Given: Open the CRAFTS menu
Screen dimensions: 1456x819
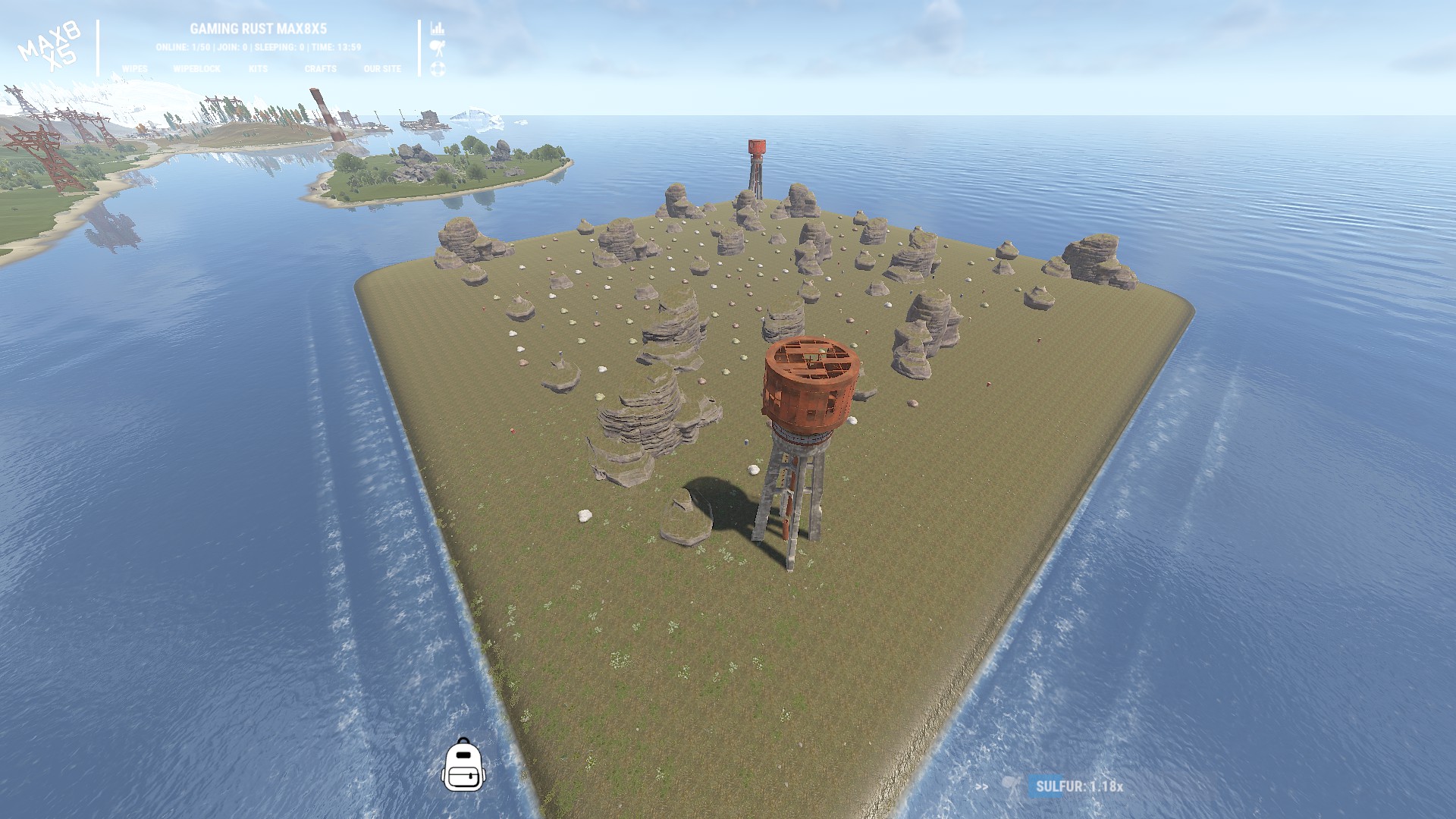Looking at the screenshot, I should pyautogui.click(x=320, y=69).
